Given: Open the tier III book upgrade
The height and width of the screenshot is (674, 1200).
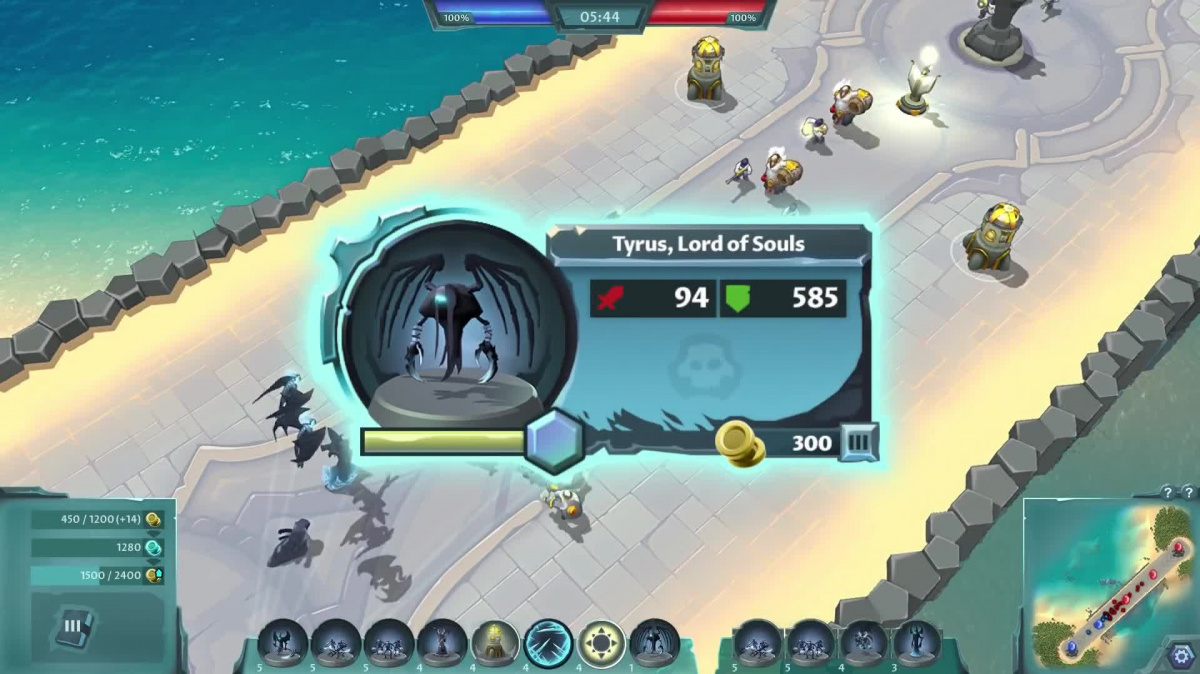Looking at the screenshot, I should coord(74,628).
